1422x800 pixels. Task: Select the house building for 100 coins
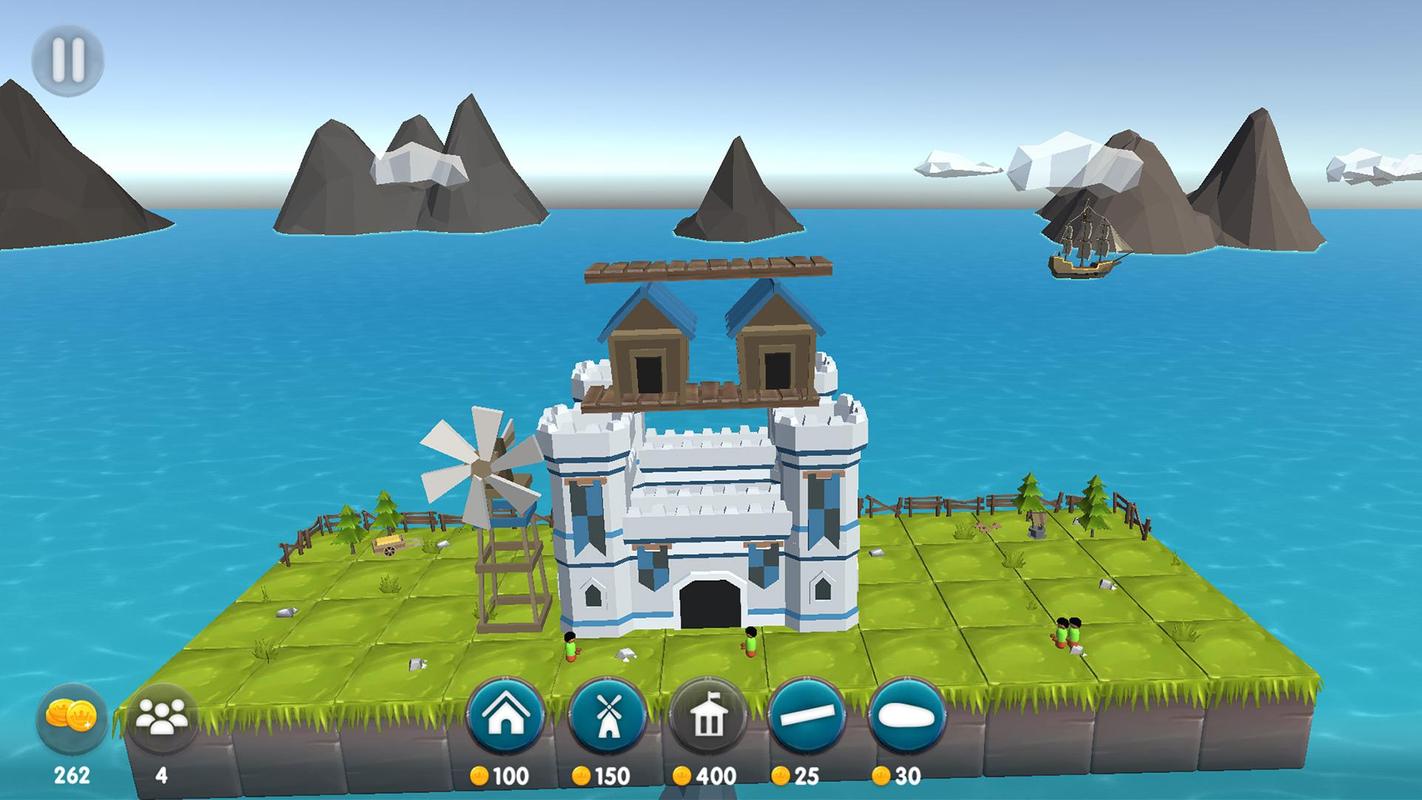tap(506, 716)
